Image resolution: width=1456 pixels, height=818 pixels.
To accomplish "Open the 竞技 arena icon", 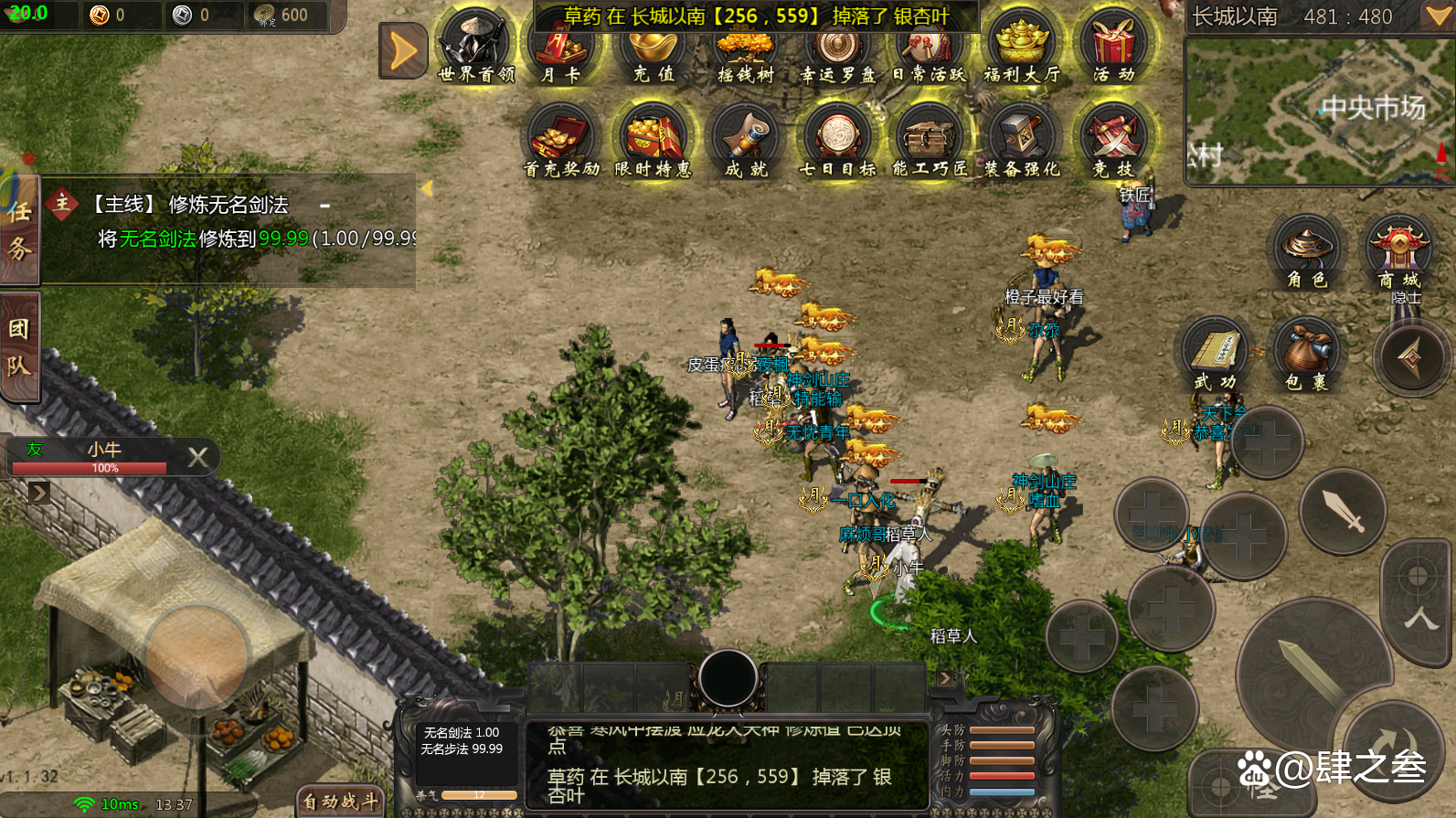I will [x=1113, y=139].
